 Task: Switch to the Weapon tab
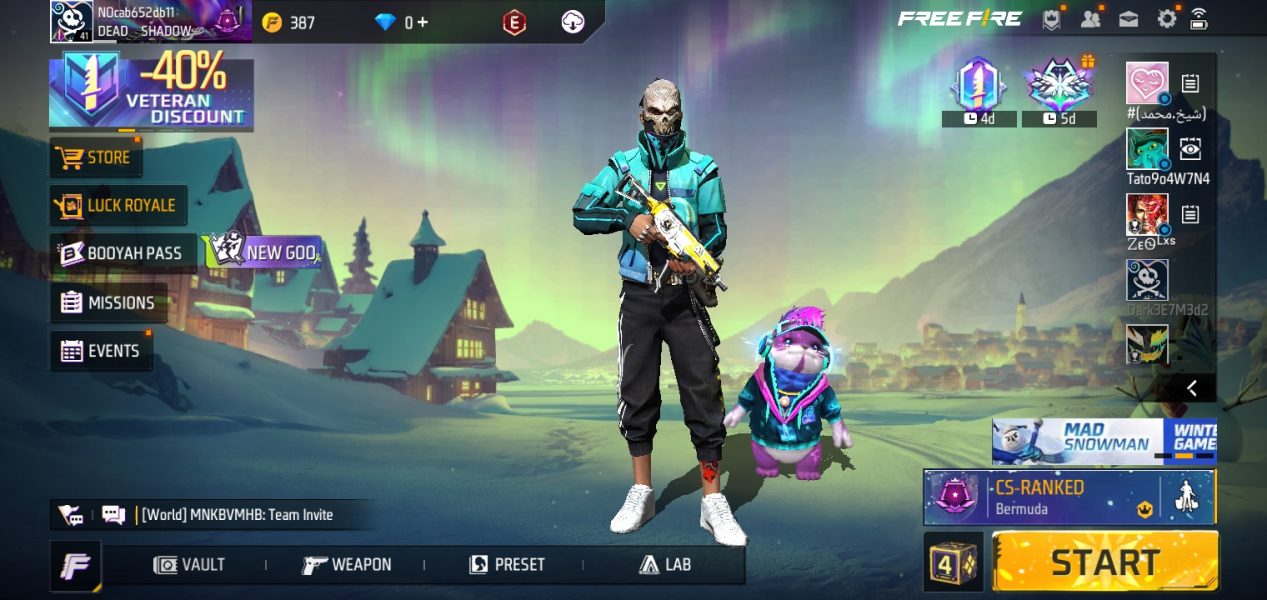[x=347, y=565]
